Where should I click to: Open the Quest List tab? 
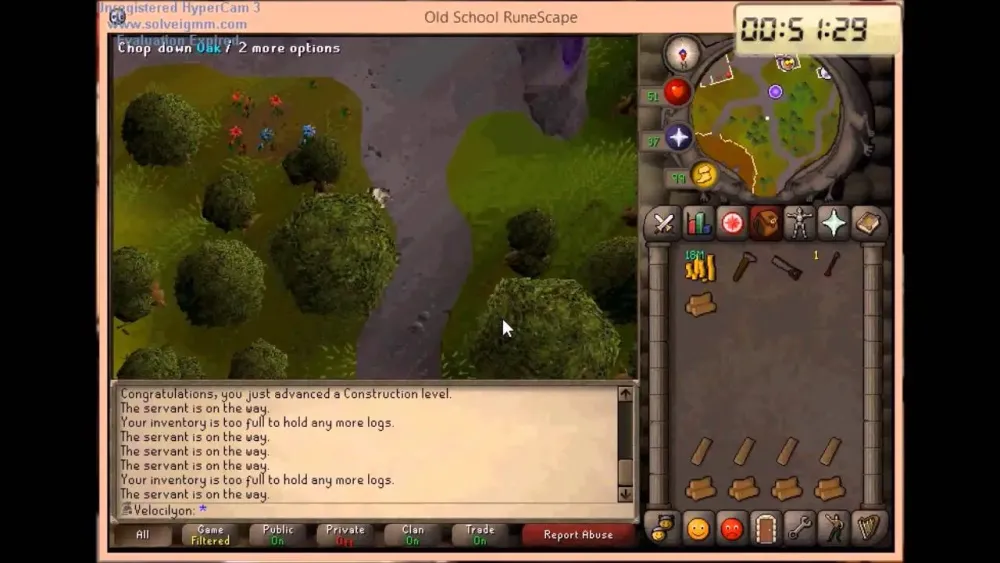732,223
